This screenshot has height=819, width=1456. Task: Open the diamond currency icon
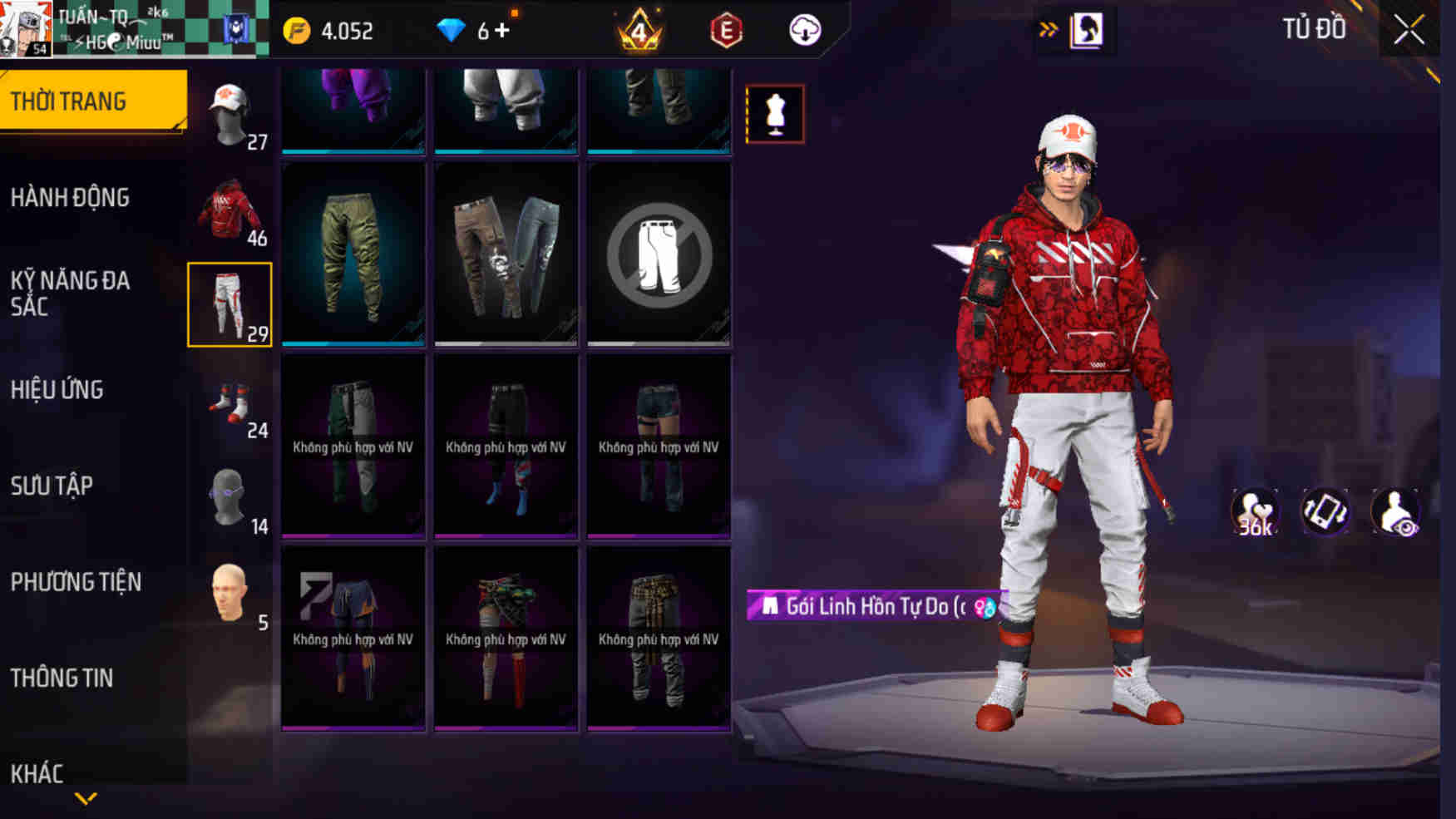coord(450,30)
